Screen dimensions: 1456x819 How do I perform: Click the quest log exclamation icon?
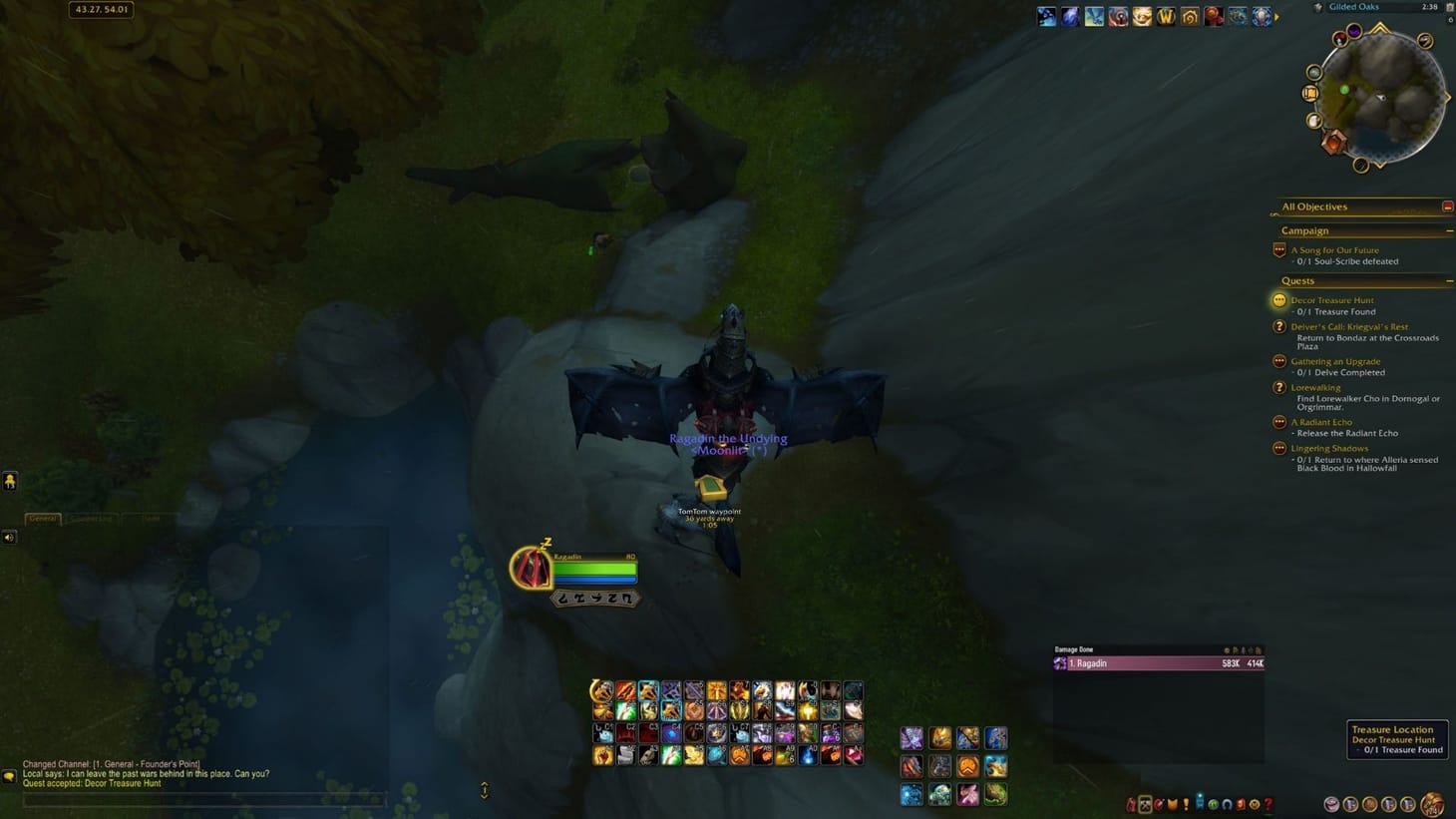(1187, 804)
